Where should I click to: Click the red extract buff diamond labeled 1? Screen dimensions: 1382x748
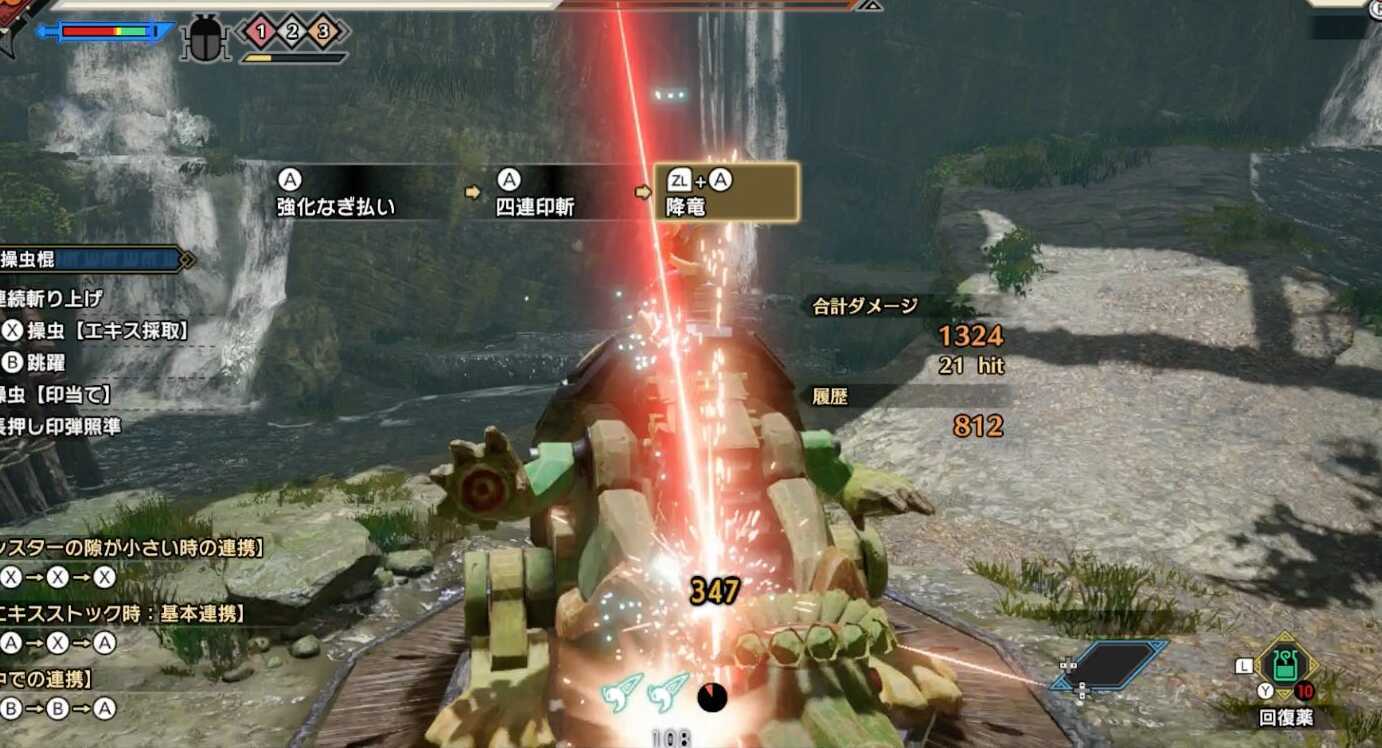261,30
